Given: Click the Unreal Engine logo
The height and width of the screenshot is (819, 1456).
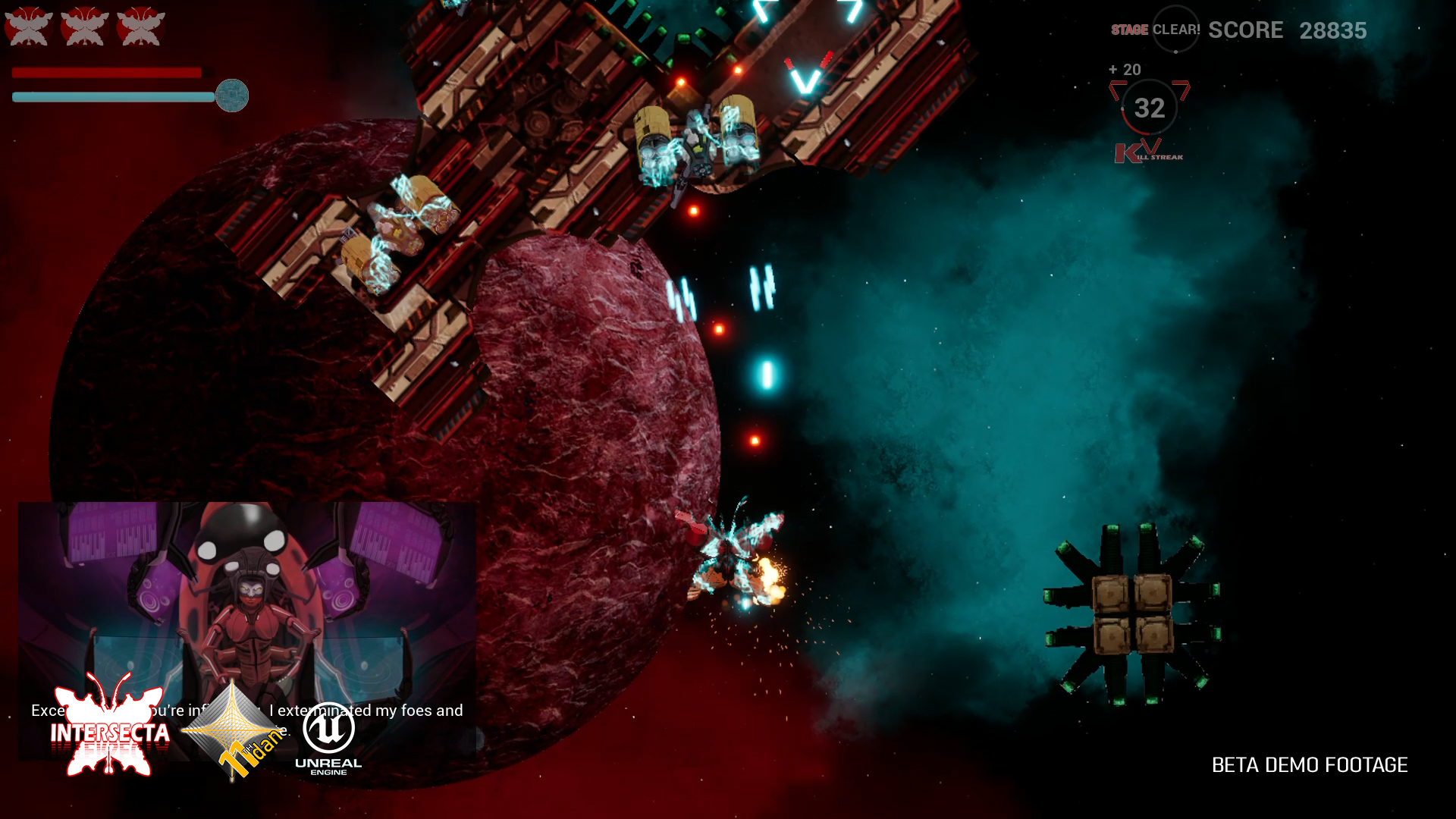Looking at the screenshot, I should tap(328, 738).
